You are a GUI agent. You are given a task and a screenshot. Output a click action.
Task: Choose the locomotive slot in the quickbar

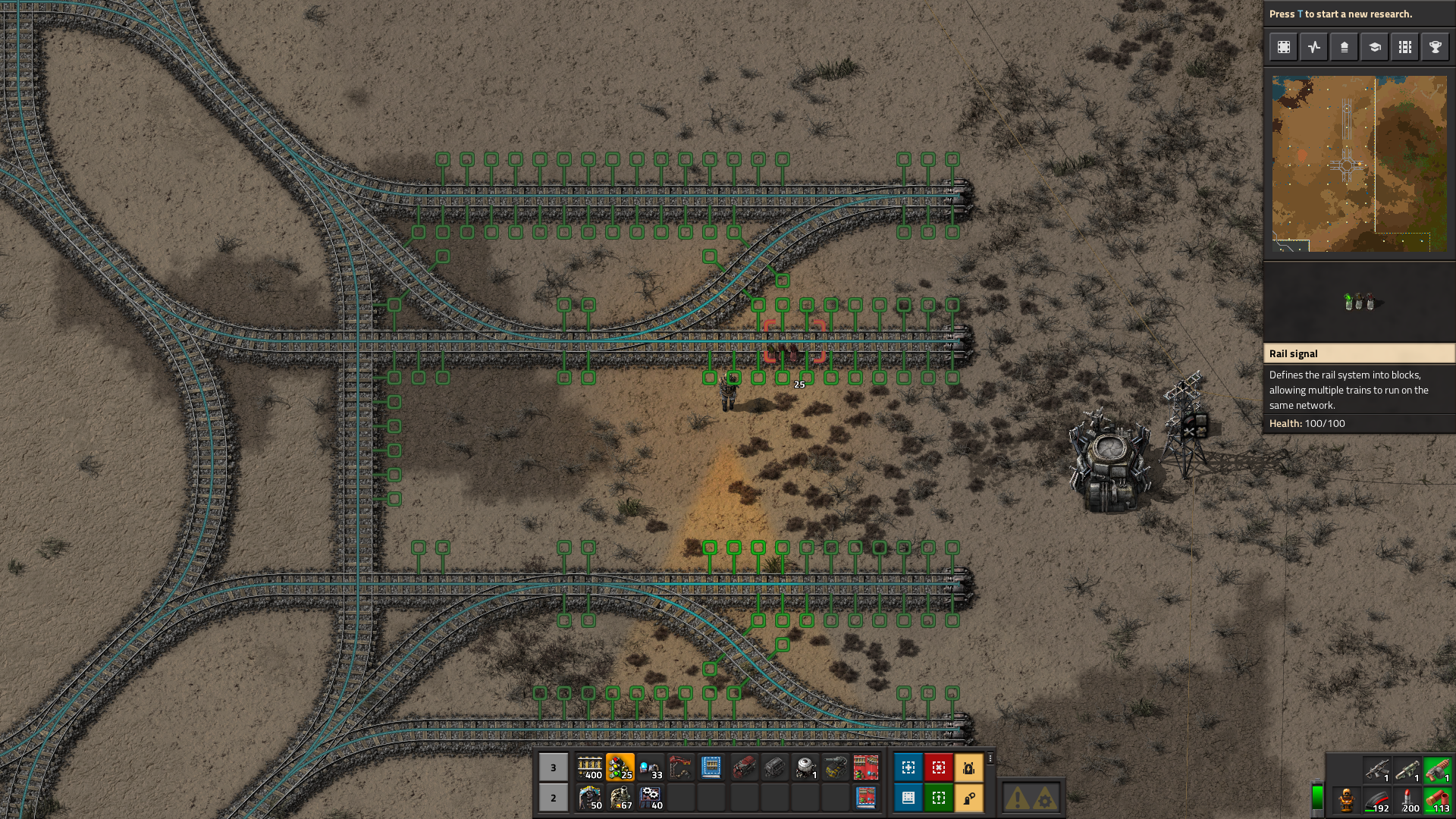744,767
